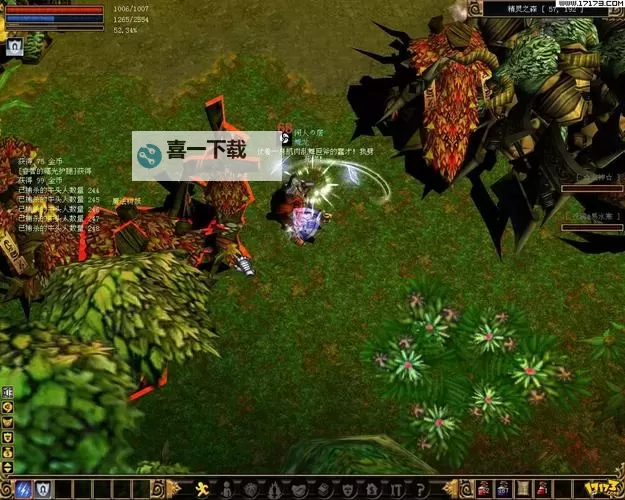Activate the blue lightning skill slot
Screen dimensions: 625x500
pyautogui.click(x=23, y=489)
